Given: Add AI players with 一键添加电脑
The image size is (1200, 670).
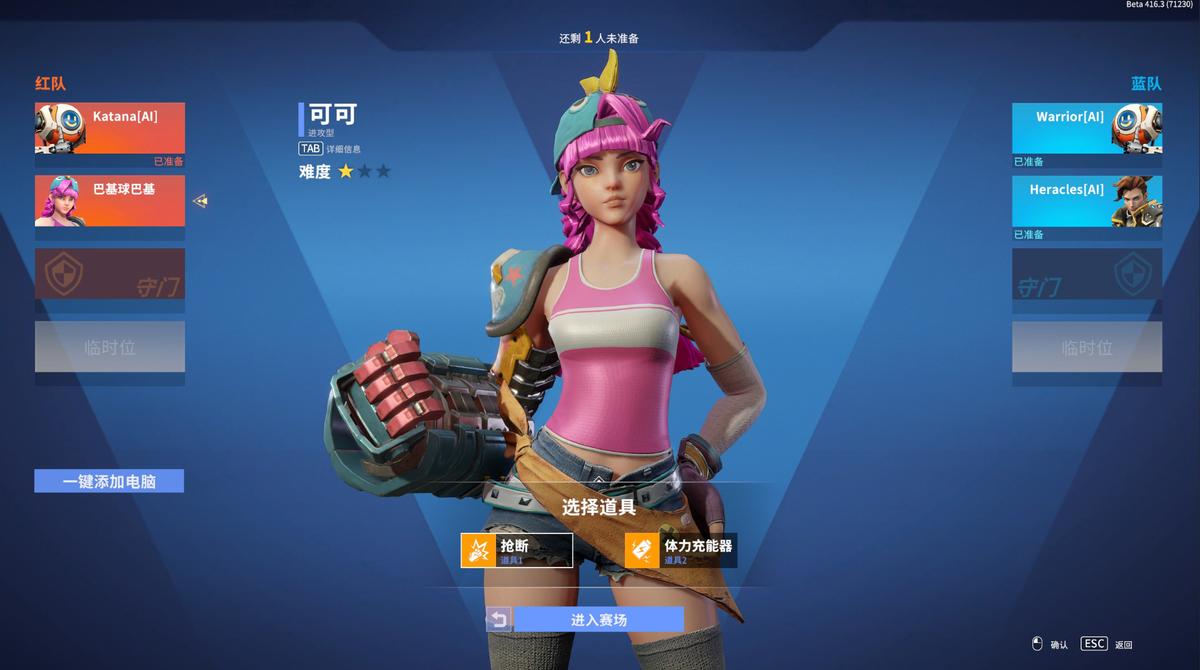Looking at the screenshot, I should (109, 481).
